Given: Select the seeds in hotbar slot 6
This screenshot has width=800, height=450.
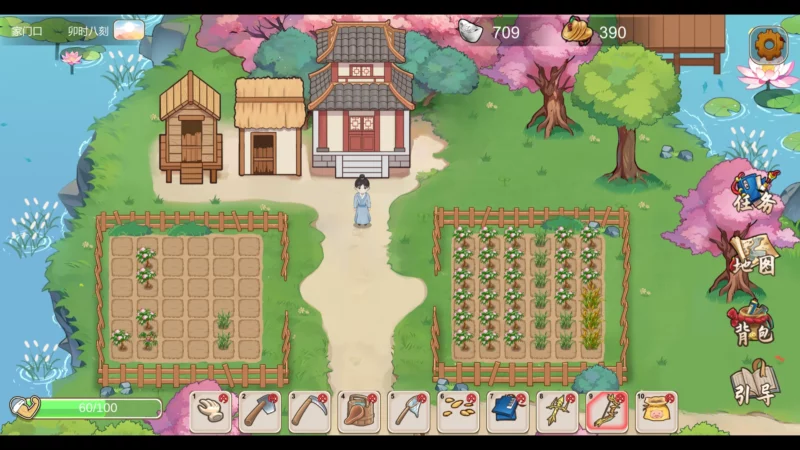Looking at the screenshot, I should [458, 411].
